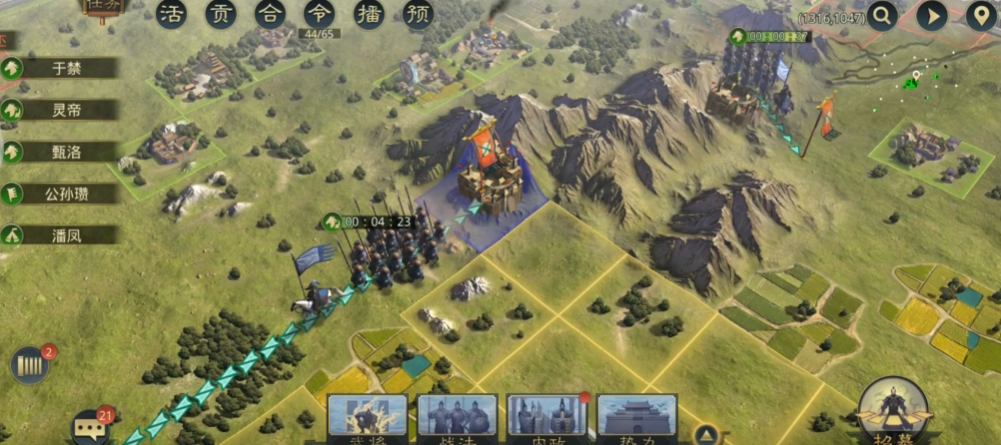Choose general 甄洛 in the army list

60,152
